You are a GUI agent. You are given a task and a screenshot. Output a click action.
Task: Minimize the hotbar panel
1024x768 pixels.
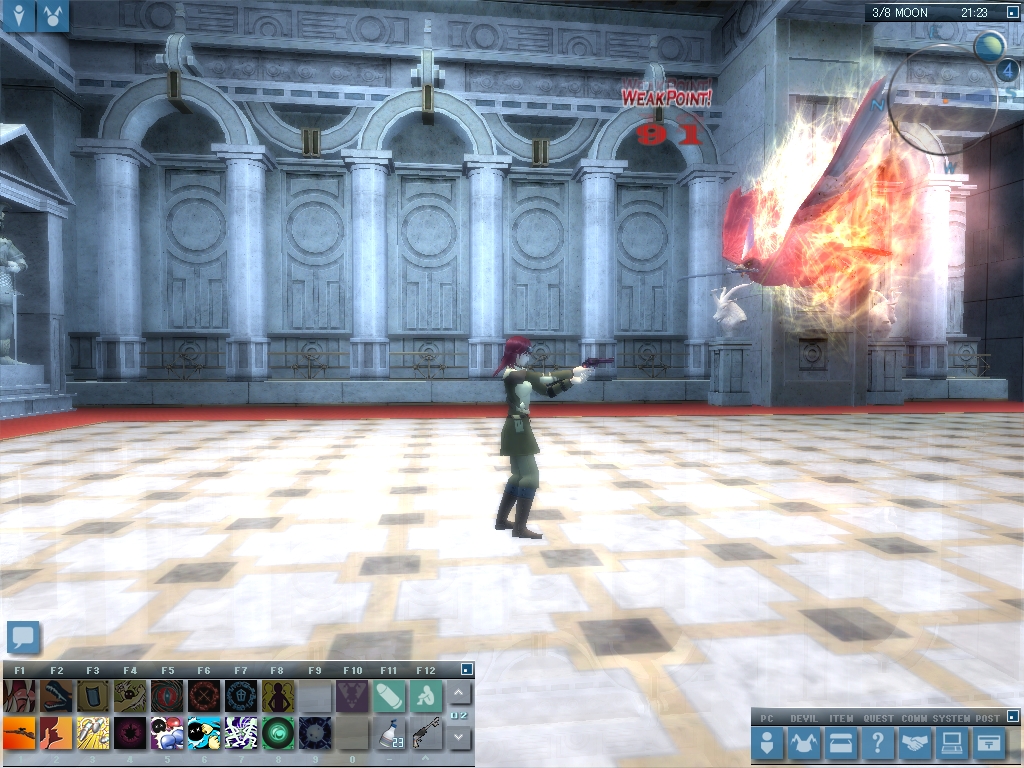click(x=466, y=669)
